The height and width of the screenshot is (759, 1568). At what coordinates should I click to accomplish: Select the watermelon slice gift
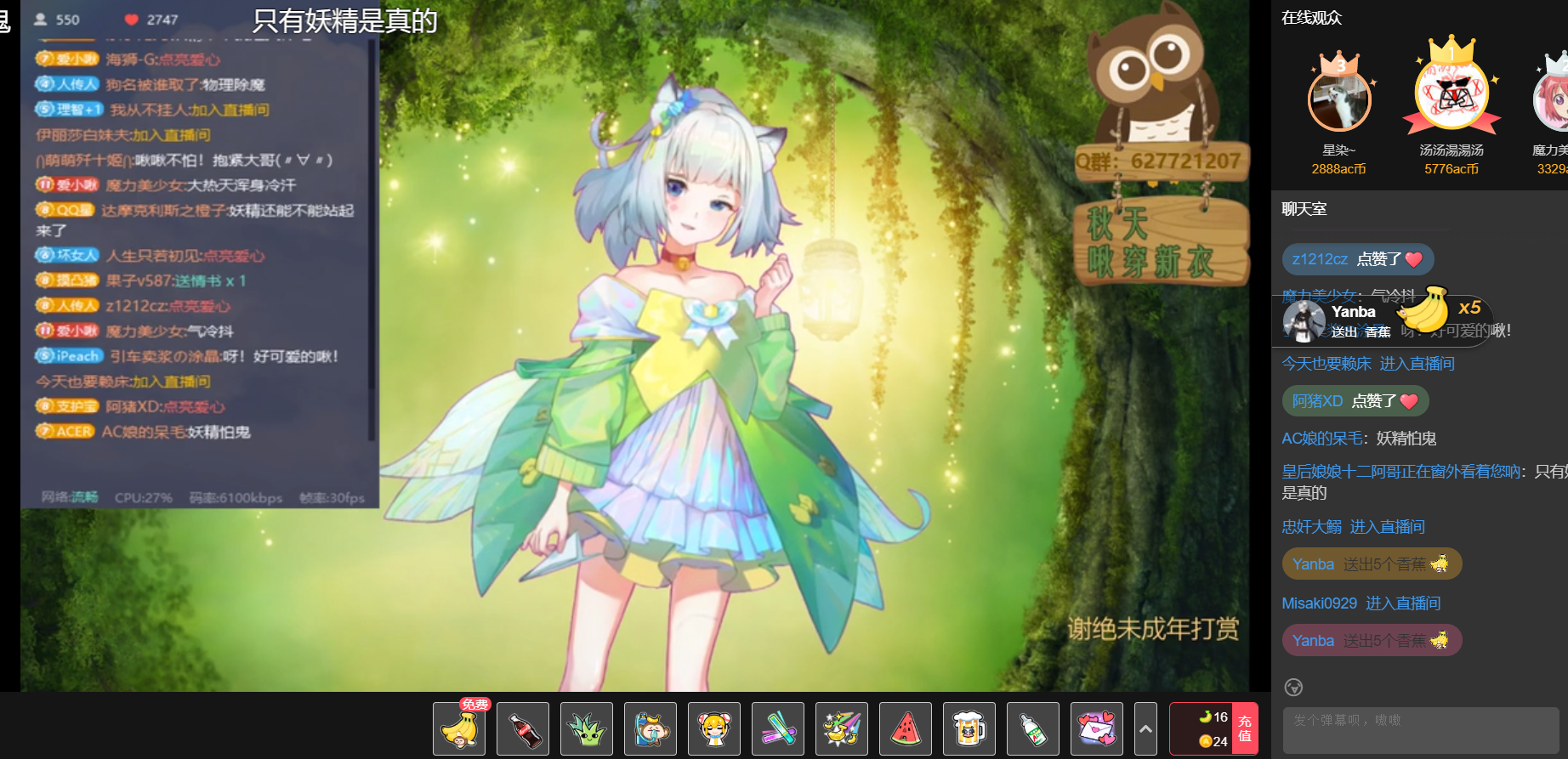coord(906,728)
